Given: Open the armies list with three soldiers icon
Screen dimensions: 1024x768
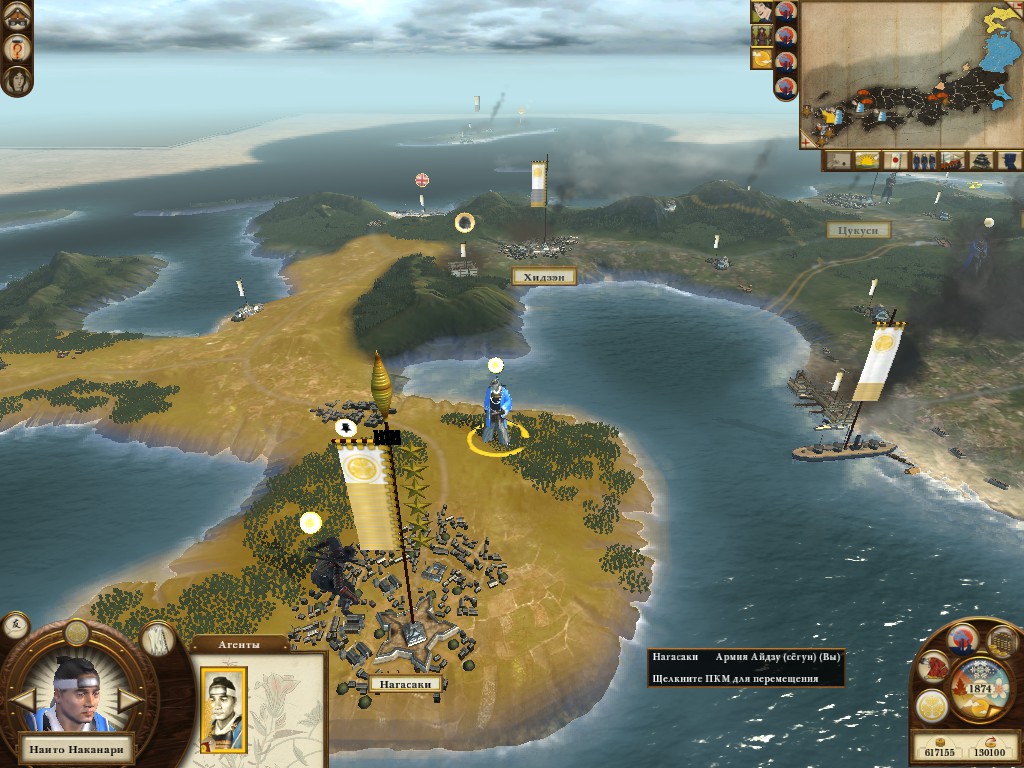Looking at the screenshot, I should (924, 161).
